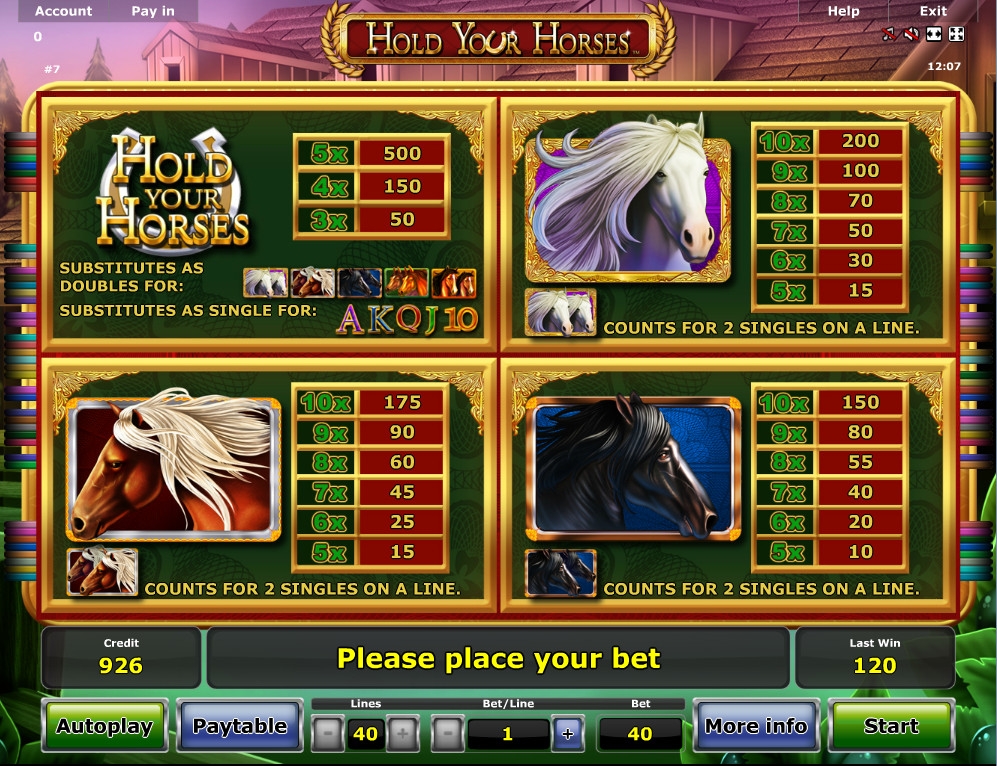Toggle the muted speaker sound icon
The height and width of the screenshot is (766, 997).
pos(911,35)
